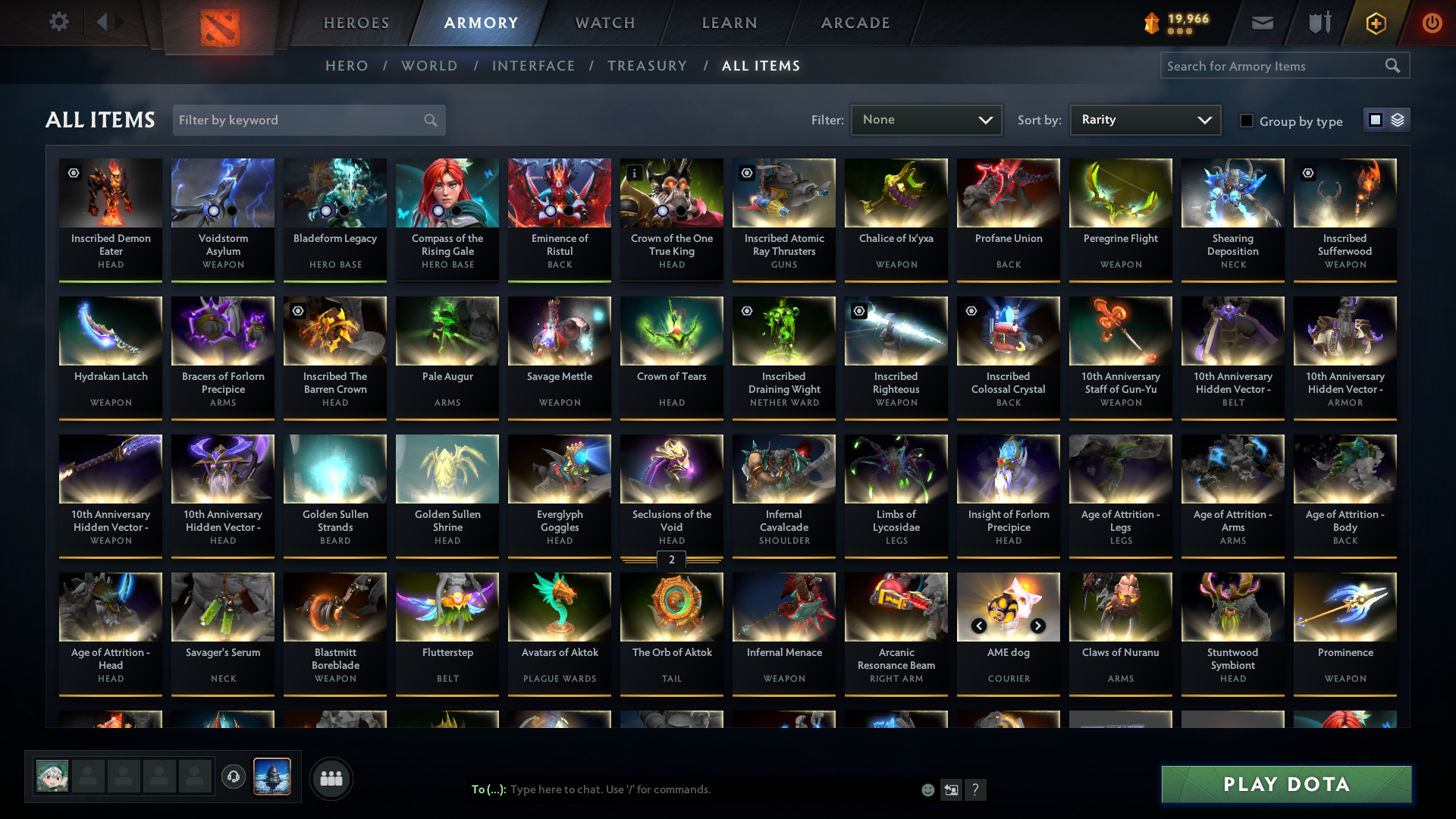Enable the Group by type checkbox
1456x819 pixels.
coord(1247,121)
